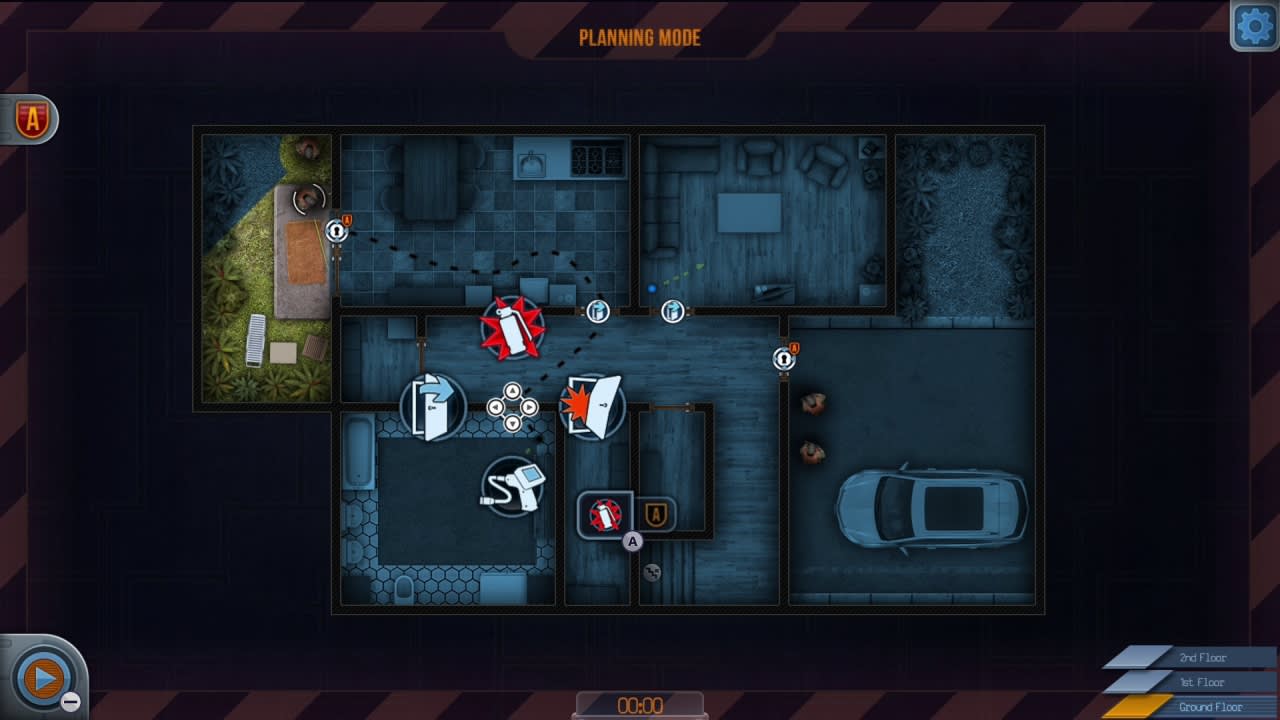Toggle the padlock marker on the patio door
The height and width of the screenshot is (720, 1280).
coord(335,230)
